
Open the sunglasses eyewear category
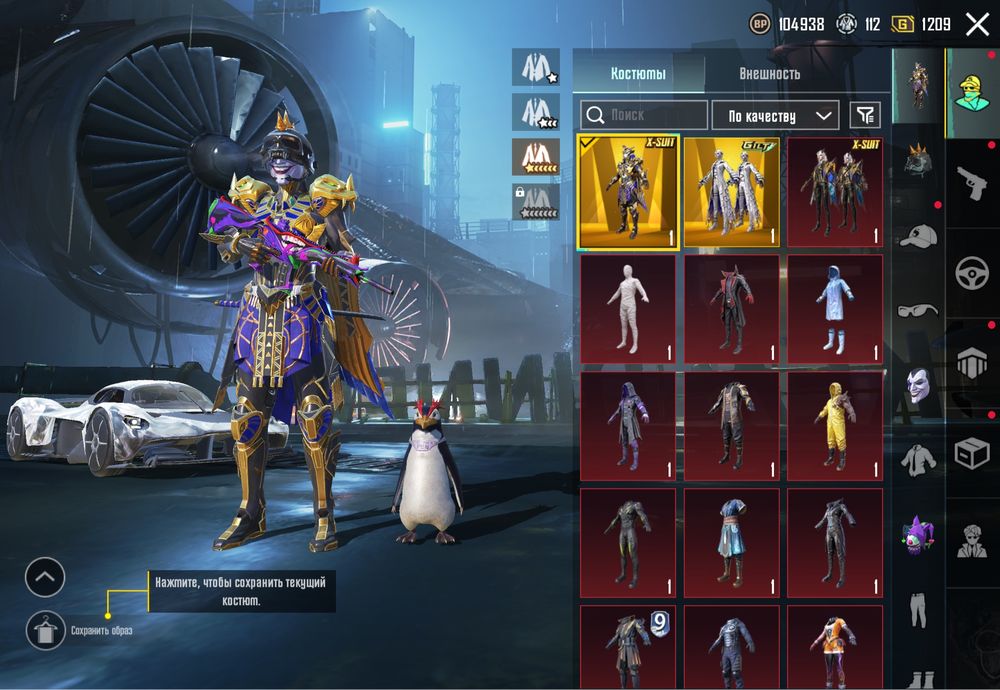(918, 310)
